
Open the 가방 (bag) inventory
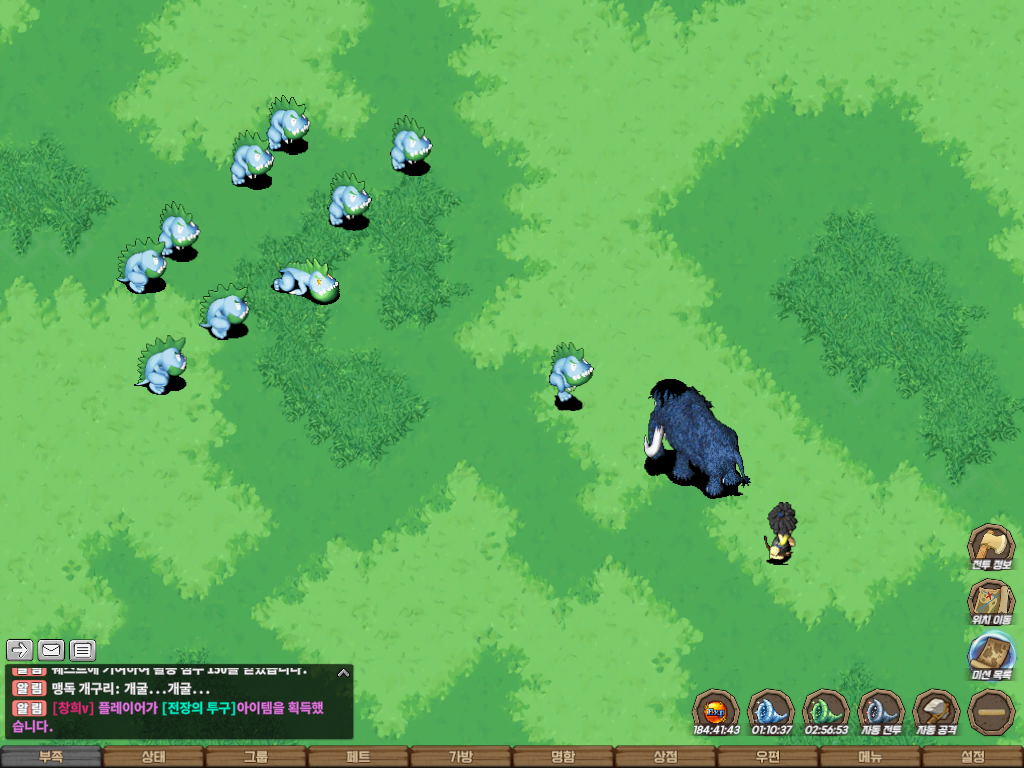click(x=460, y=757)
